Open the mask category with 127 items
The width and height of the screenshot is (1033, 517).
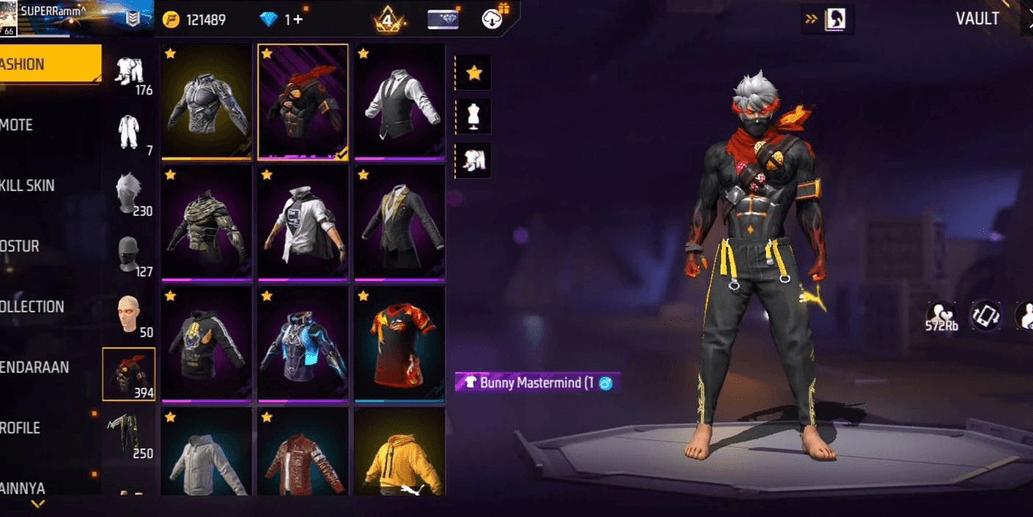129,254
